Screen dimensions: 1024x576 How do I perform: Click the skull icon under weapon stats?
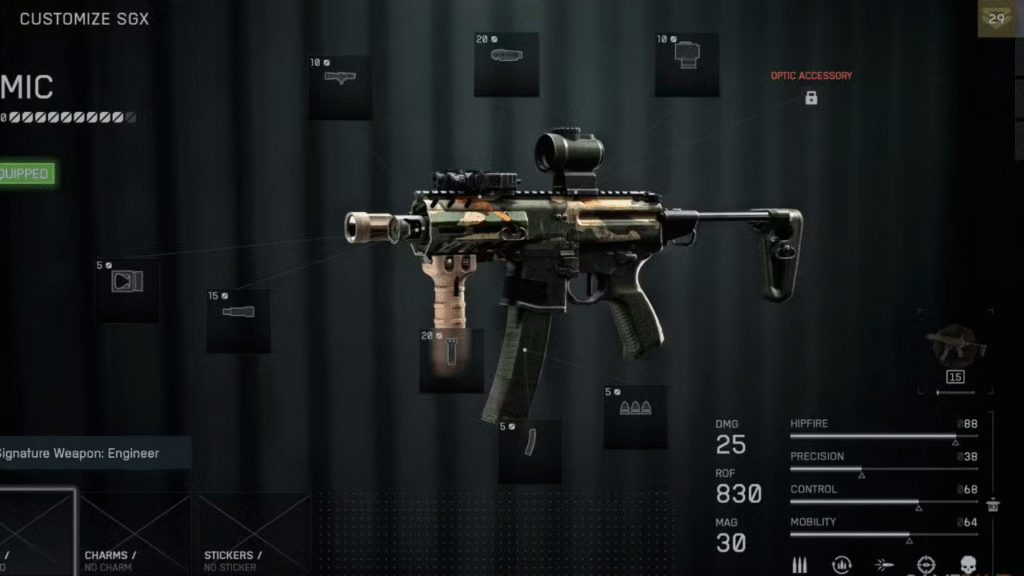tap(968, 565)
